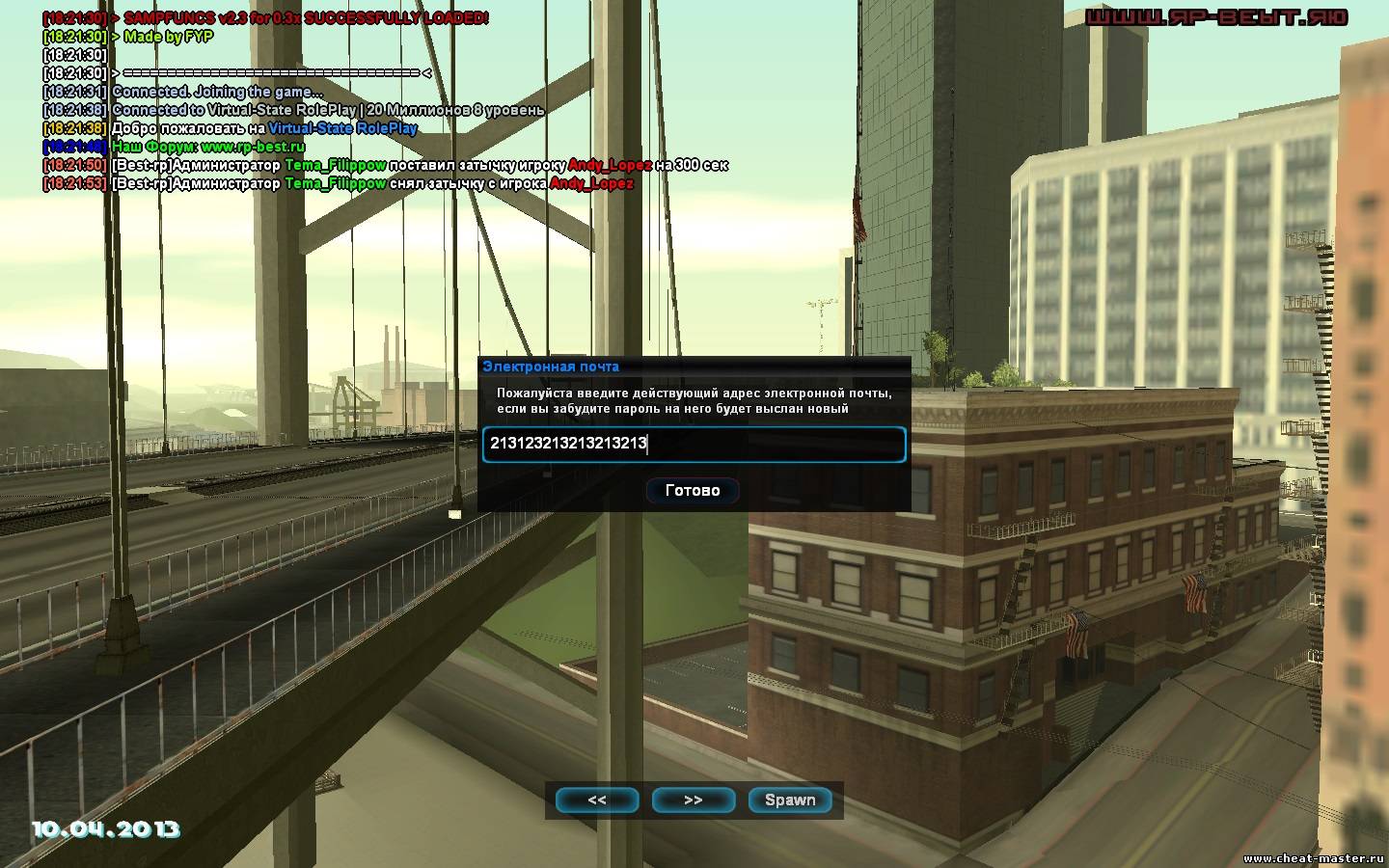Select the previous character with << button
The width and height of the screenshot is (1389, 868).
click(597, 800)
